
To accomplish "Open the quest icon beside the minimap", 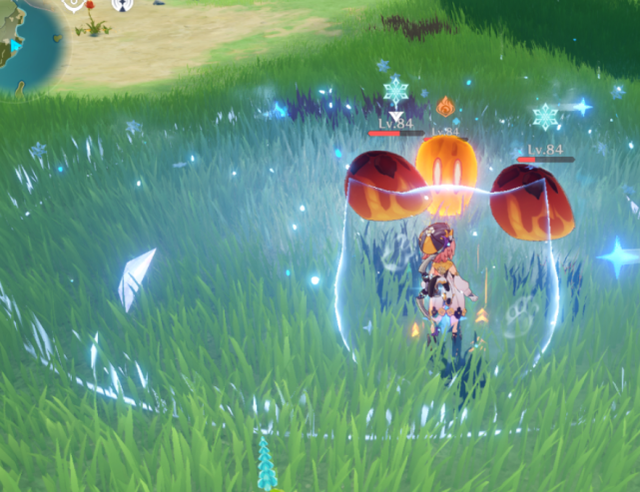I will pos(75,4).
